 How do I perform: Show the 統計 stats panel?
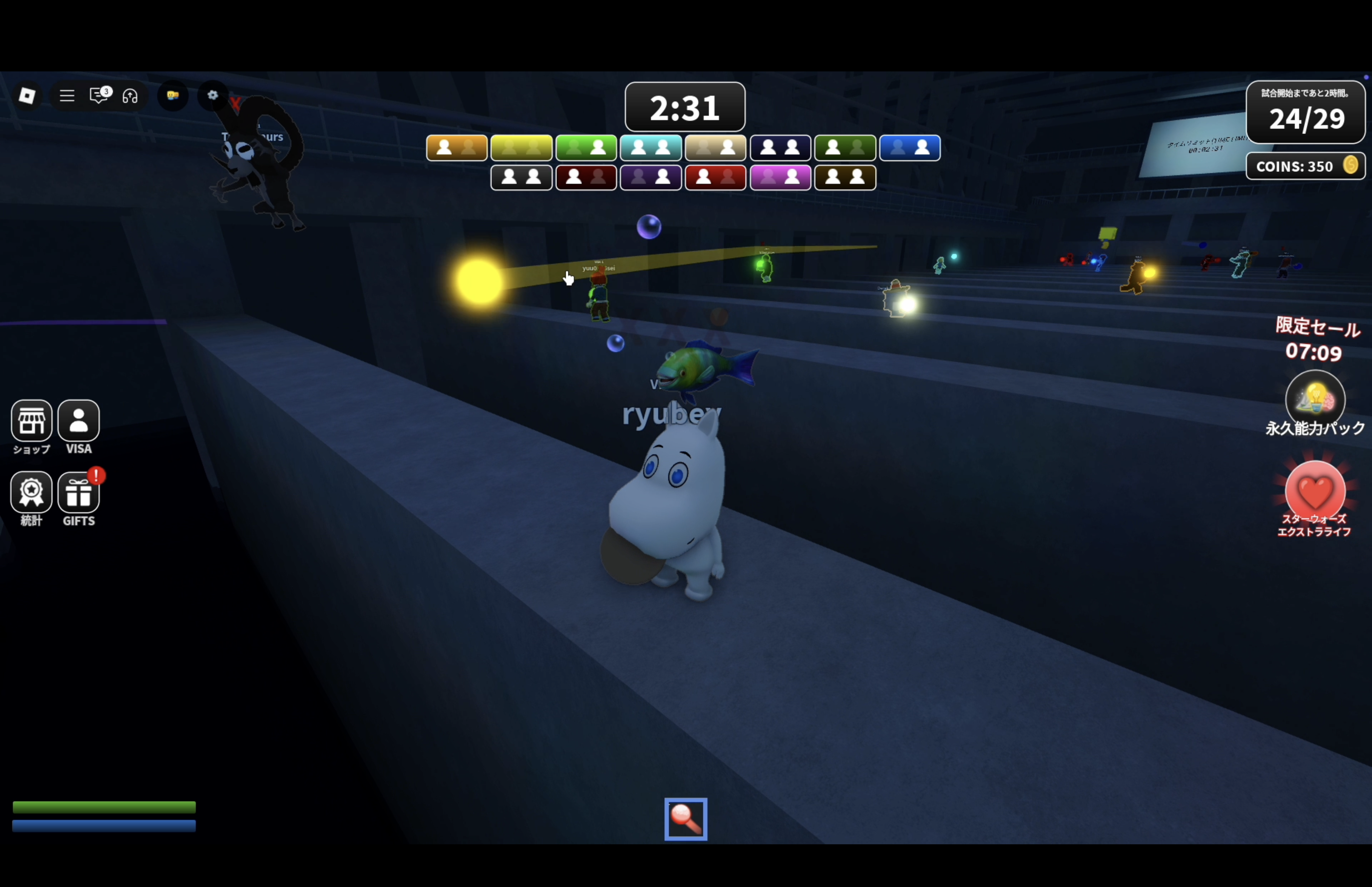click(32, 493)
